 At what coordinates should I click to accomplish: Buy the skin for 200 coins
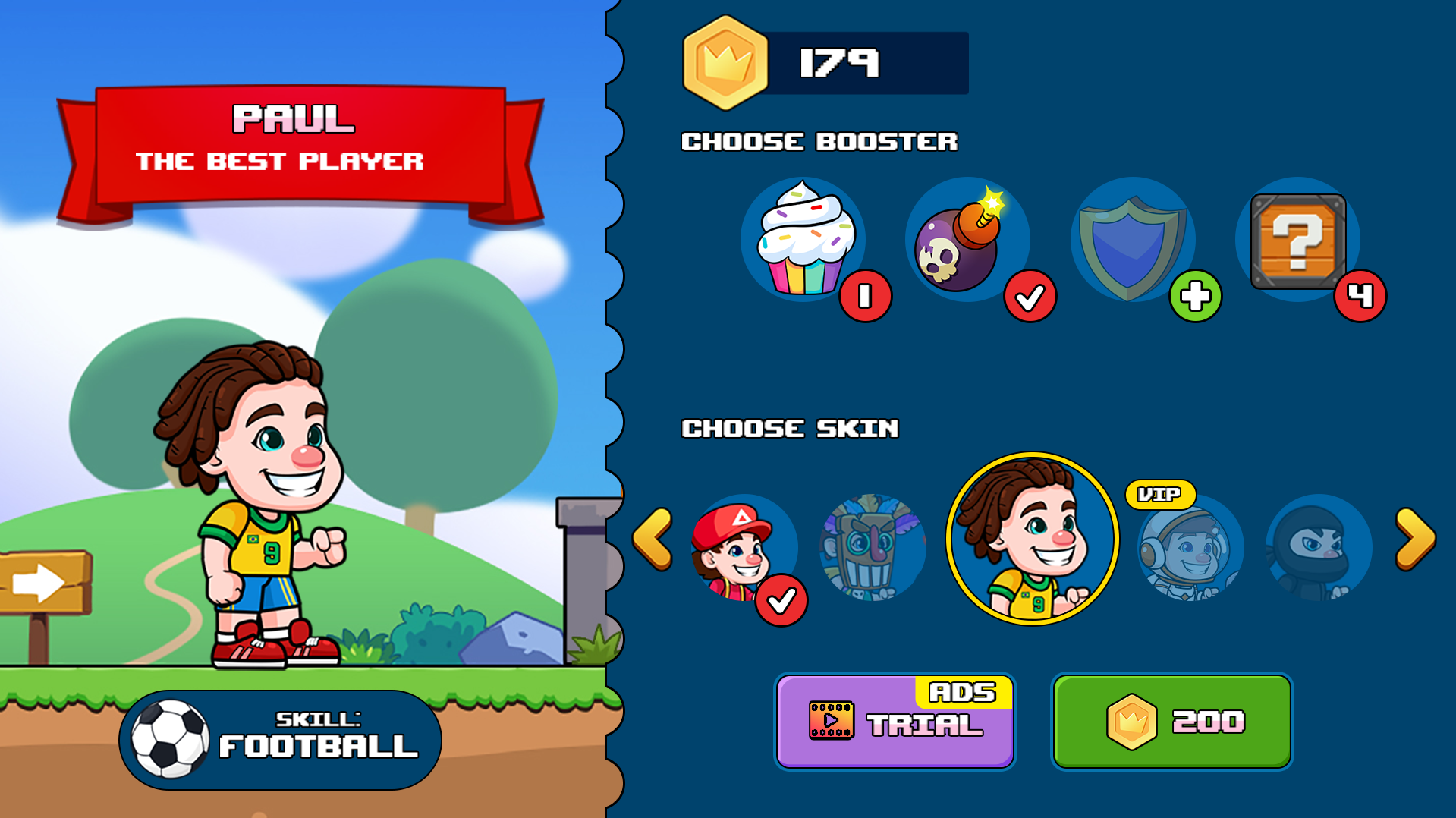pos(1171,722)
